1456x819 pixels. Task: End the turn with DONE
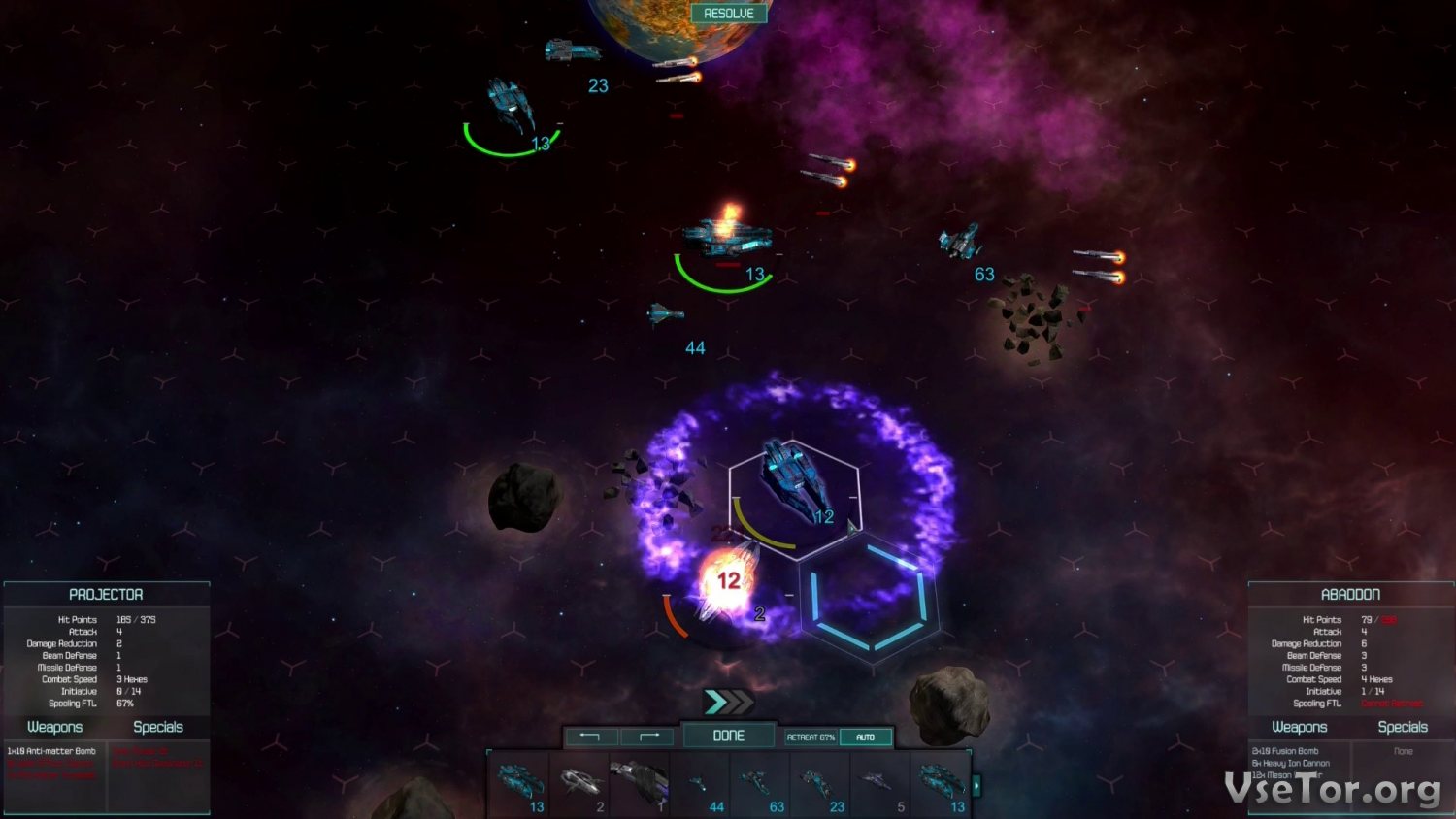pos(729,736)
